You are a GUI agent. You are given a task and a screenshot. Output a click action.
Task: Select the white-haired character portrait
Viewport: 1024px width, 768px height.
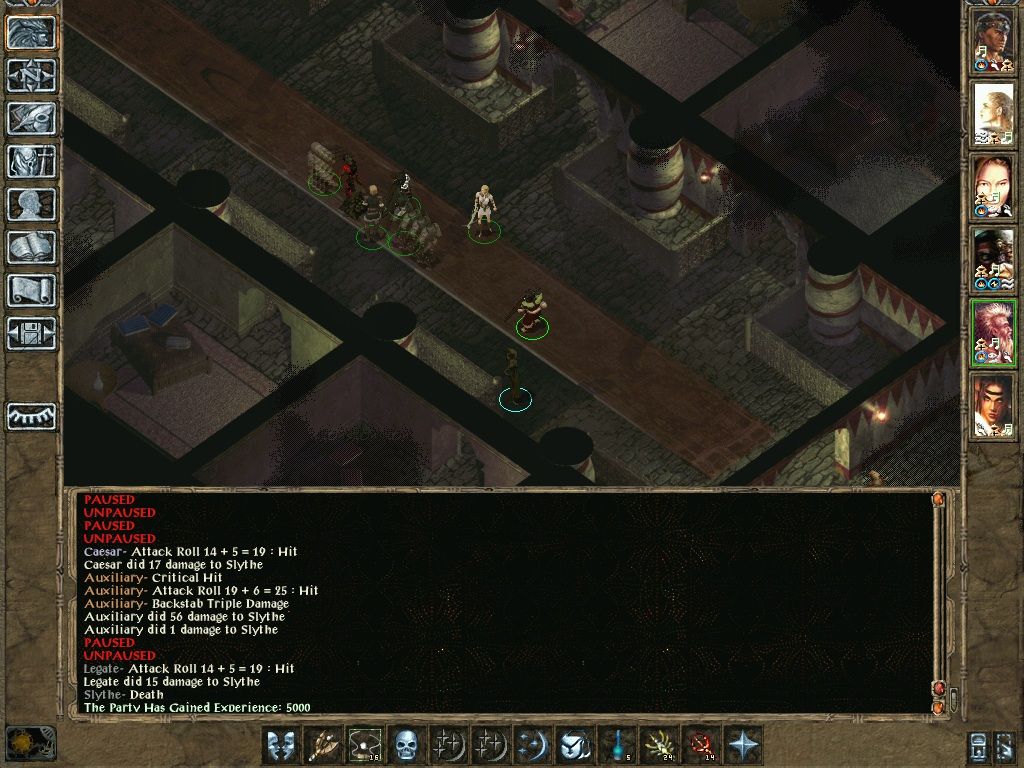(994, 333)
